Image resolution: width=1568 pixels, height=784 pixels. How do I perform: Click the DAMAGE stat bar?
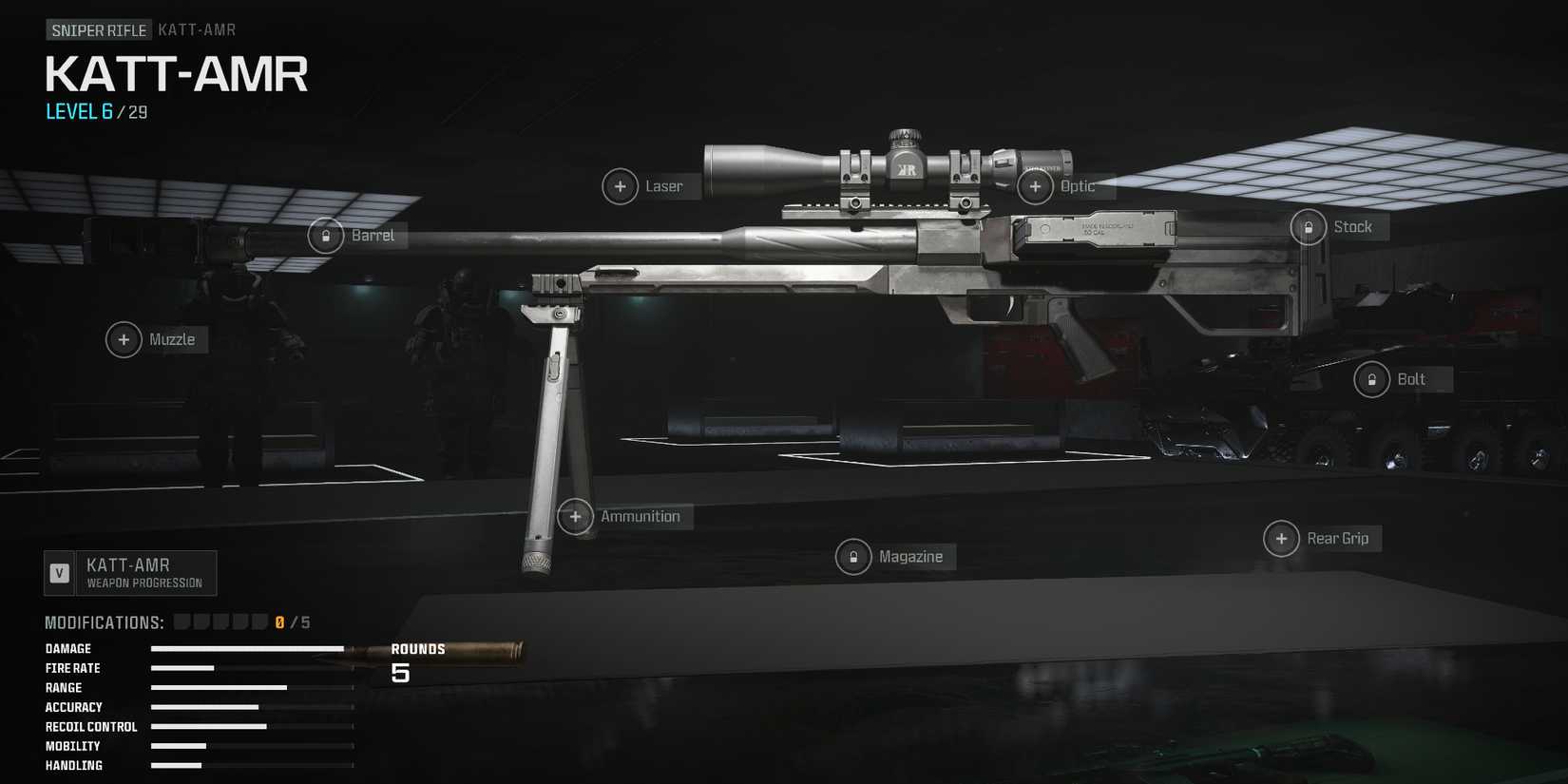[x=247, y=648]
